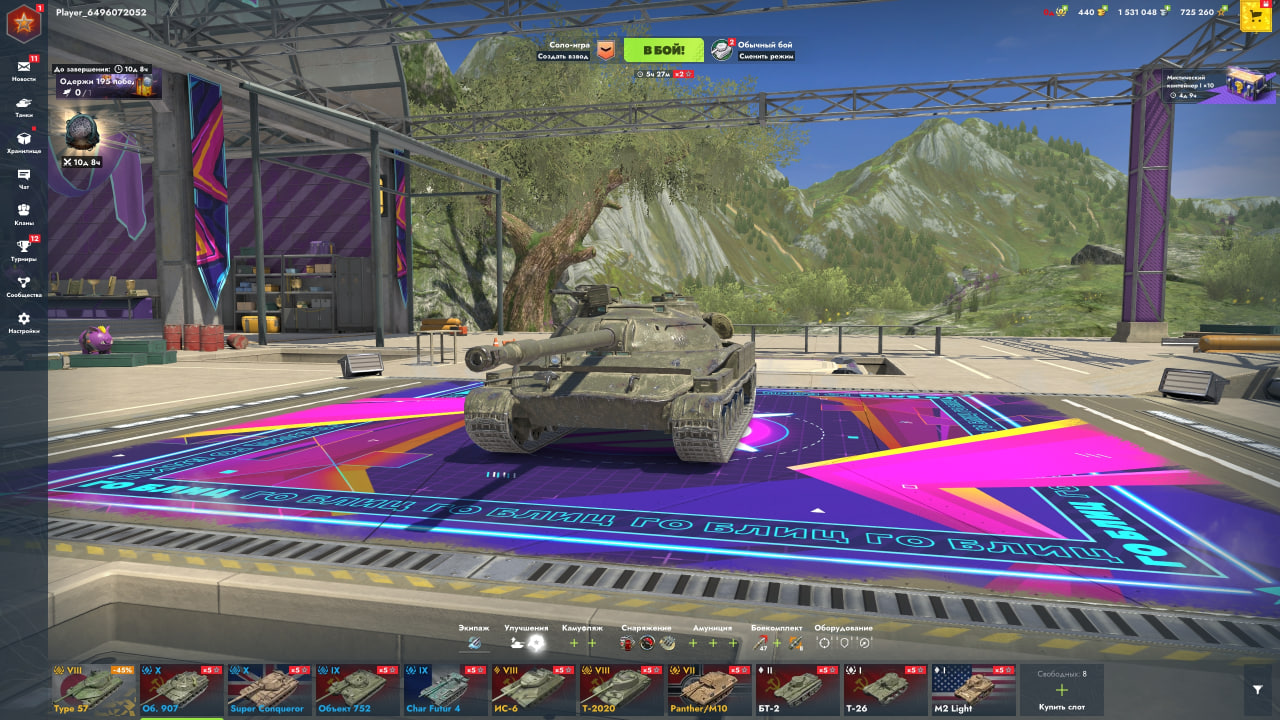Screen dimensions: 1280x720
Task: Select the Type 57 tank in the carousel
Action: tap(94, 690)
